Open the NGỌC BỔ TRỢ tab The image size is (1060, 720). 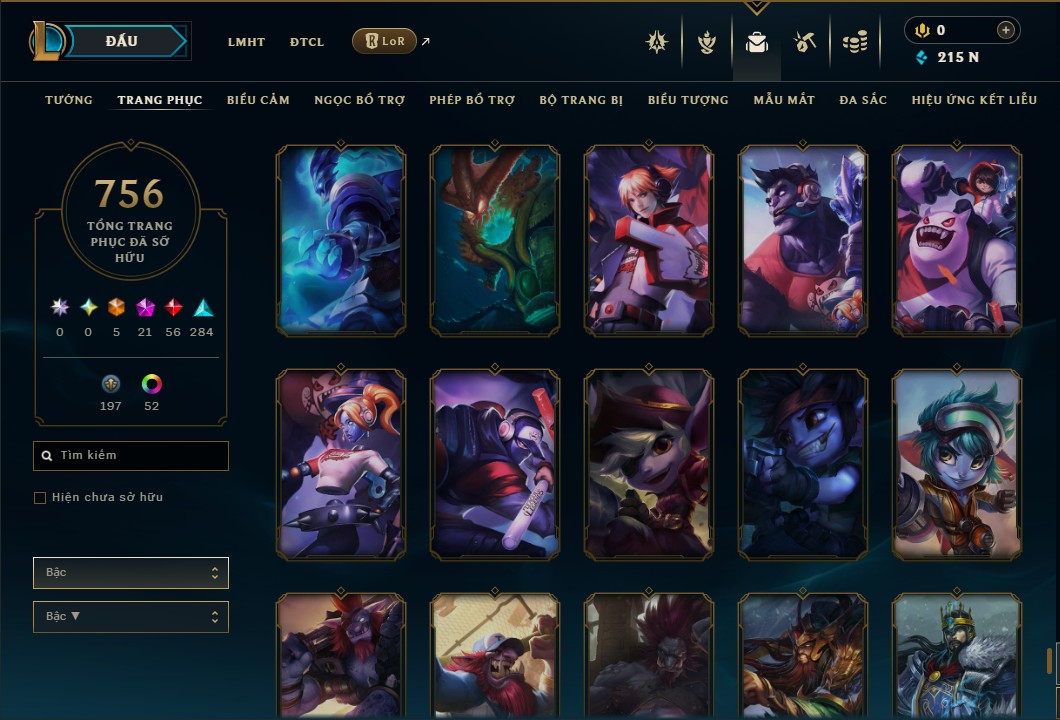pyautogui.click(x=359, y=100)
